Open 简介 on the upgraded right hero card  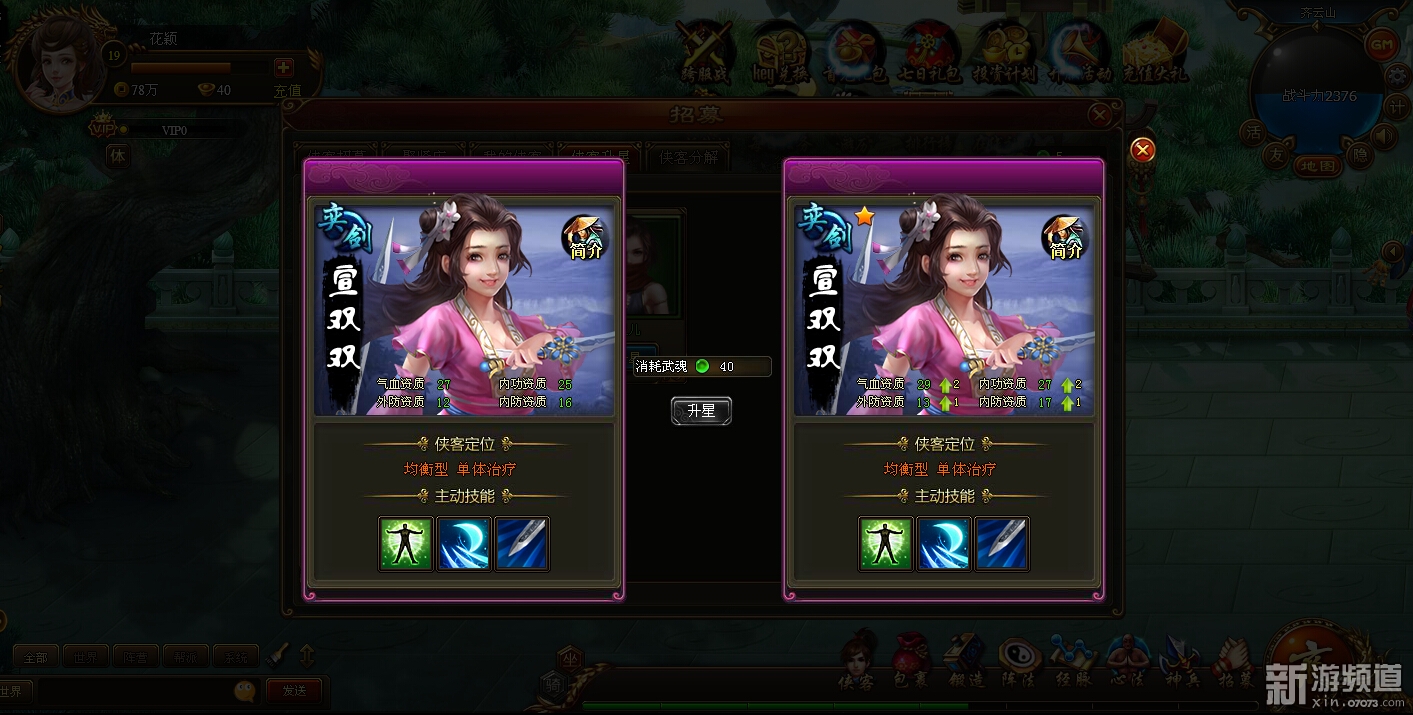[x=1066, y=238]
